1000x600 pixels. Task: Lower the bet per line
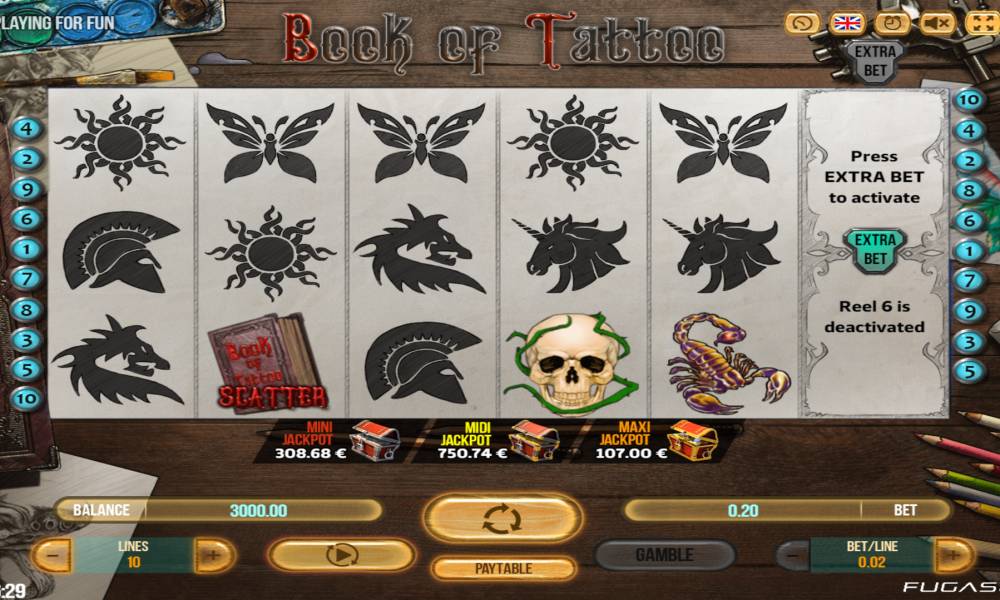[795, 555]
